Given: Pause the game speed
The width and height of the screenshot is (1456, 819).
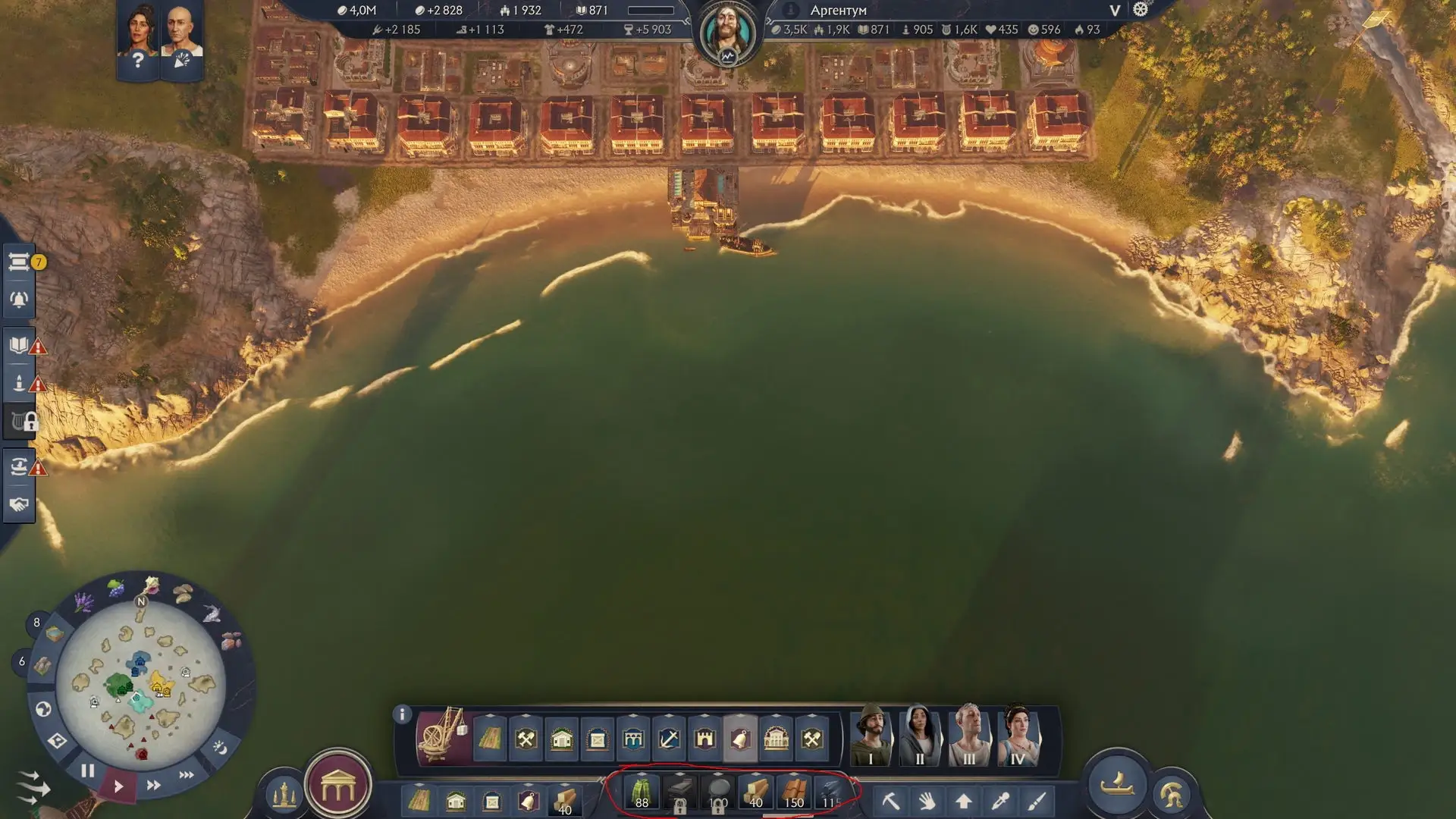Looking at the screenshot, I should click(x=88, y=771).
